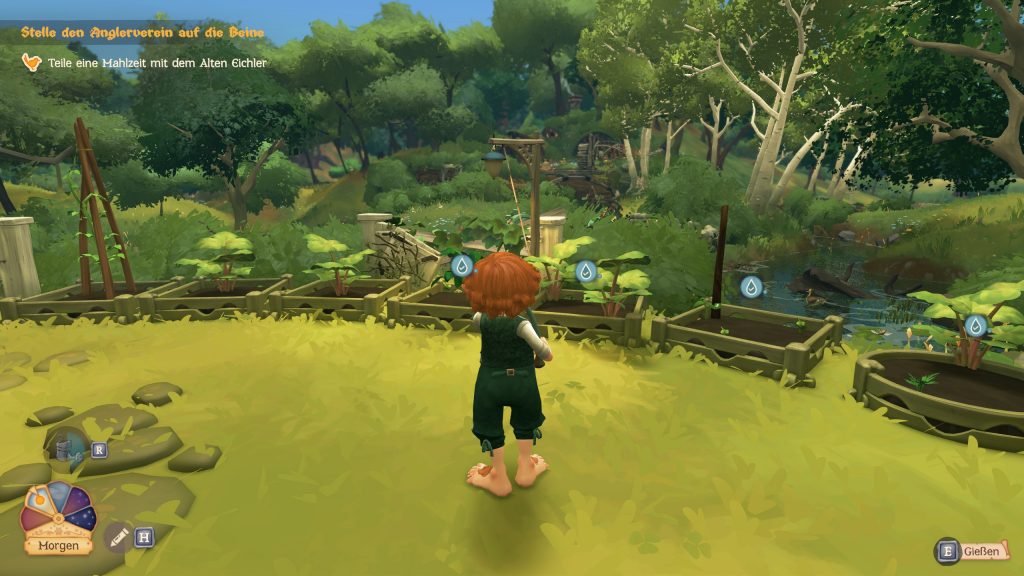
Task: Open the pencil edit mode icon
Action: 118,537
